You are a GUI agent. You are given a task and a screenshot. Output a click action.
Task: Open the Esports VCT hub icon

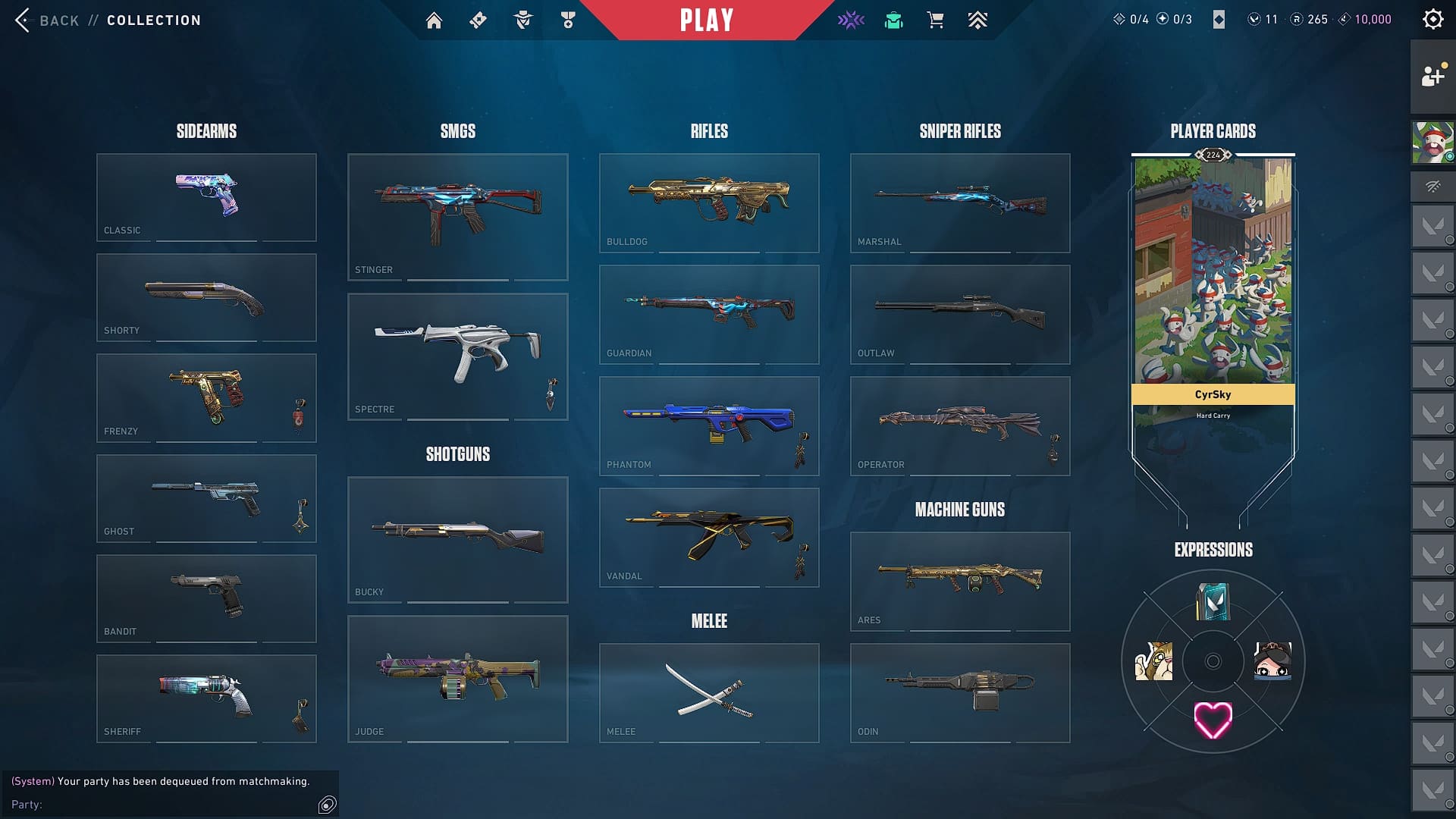pyautogui.click(x=851, y=20)
